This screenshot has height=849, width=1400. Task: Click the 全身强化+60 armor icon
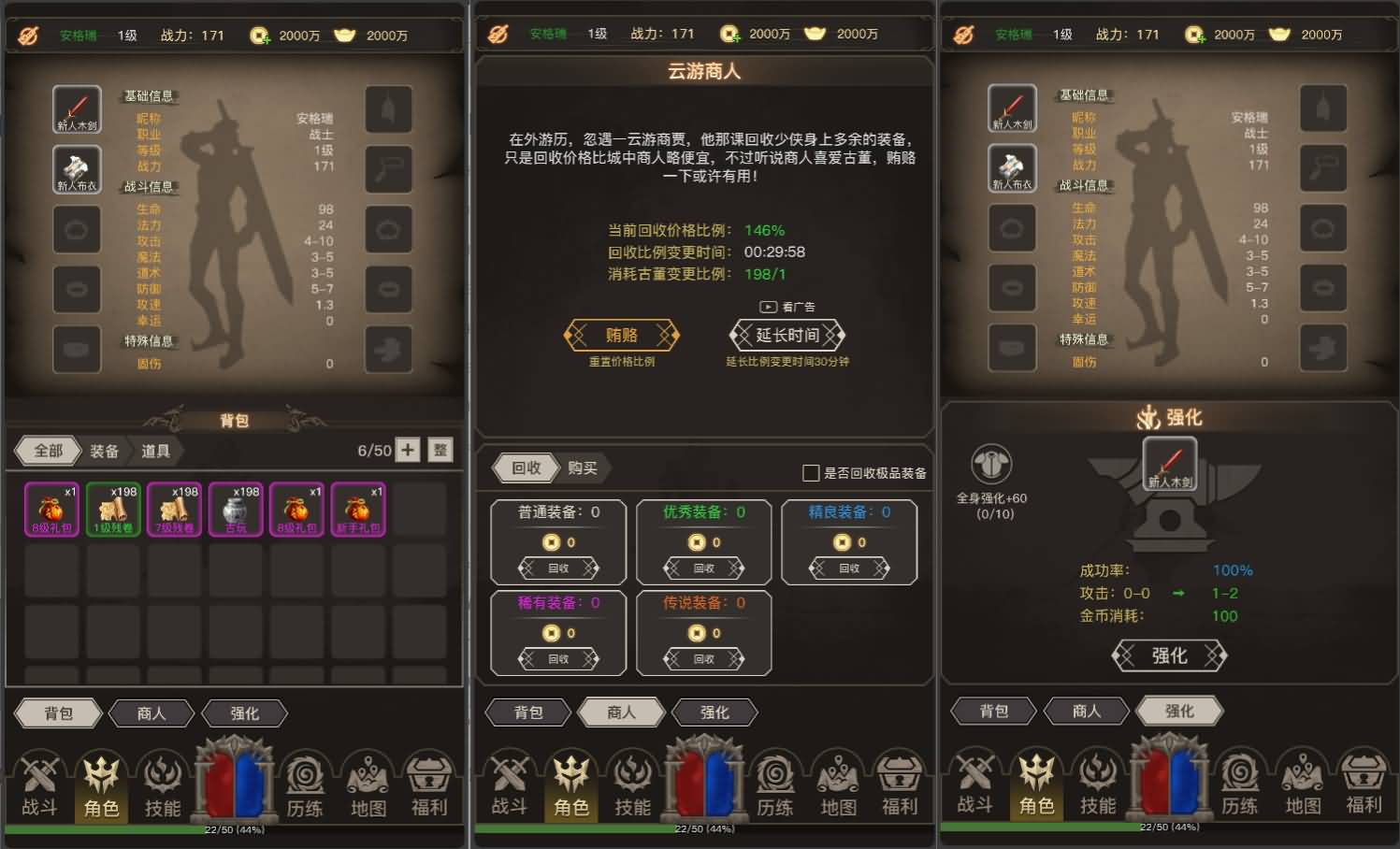click(991, 466)
